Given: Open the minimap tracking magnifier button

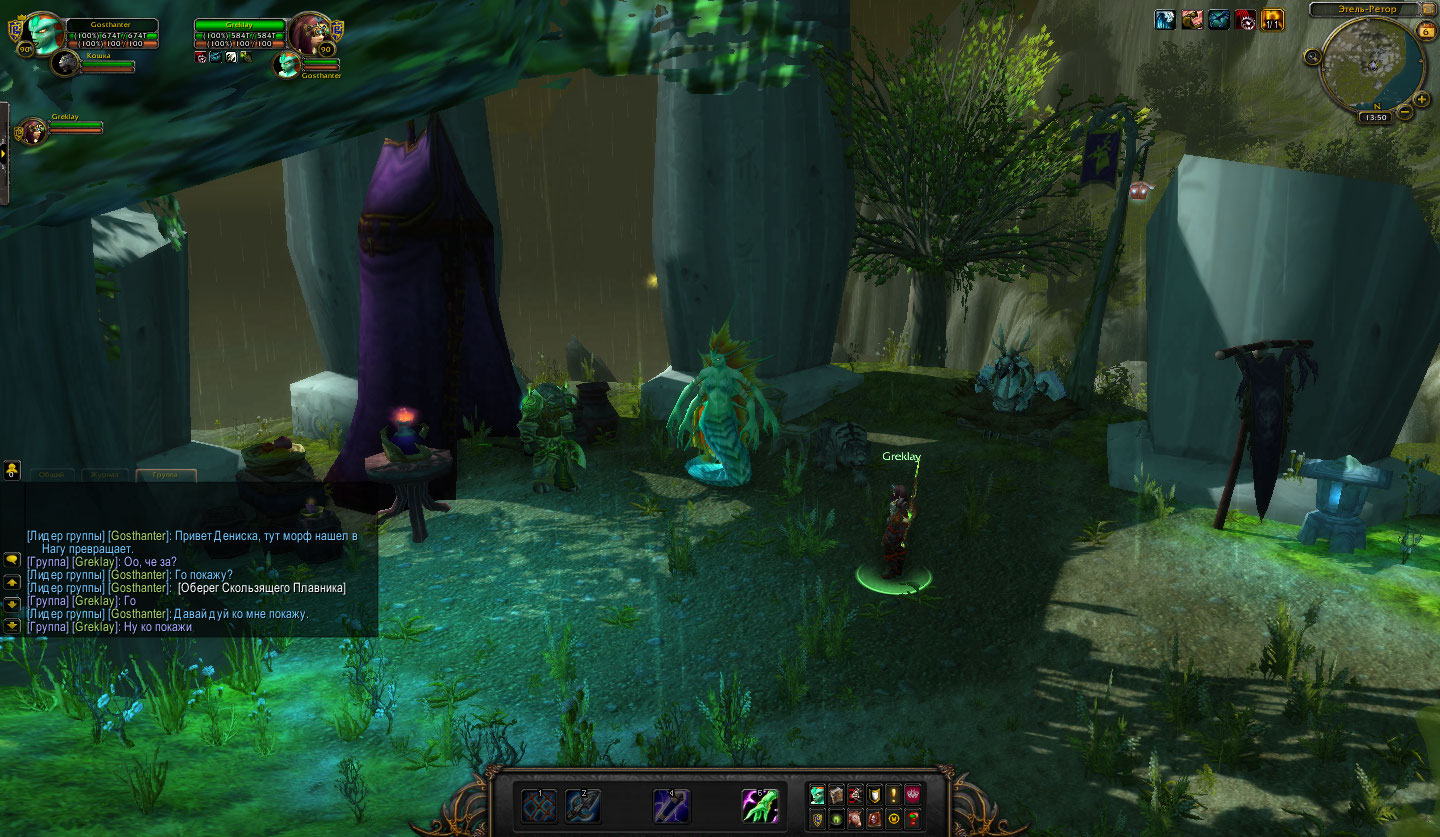Looking at the screenshot, I should [x=1311, y=57].
